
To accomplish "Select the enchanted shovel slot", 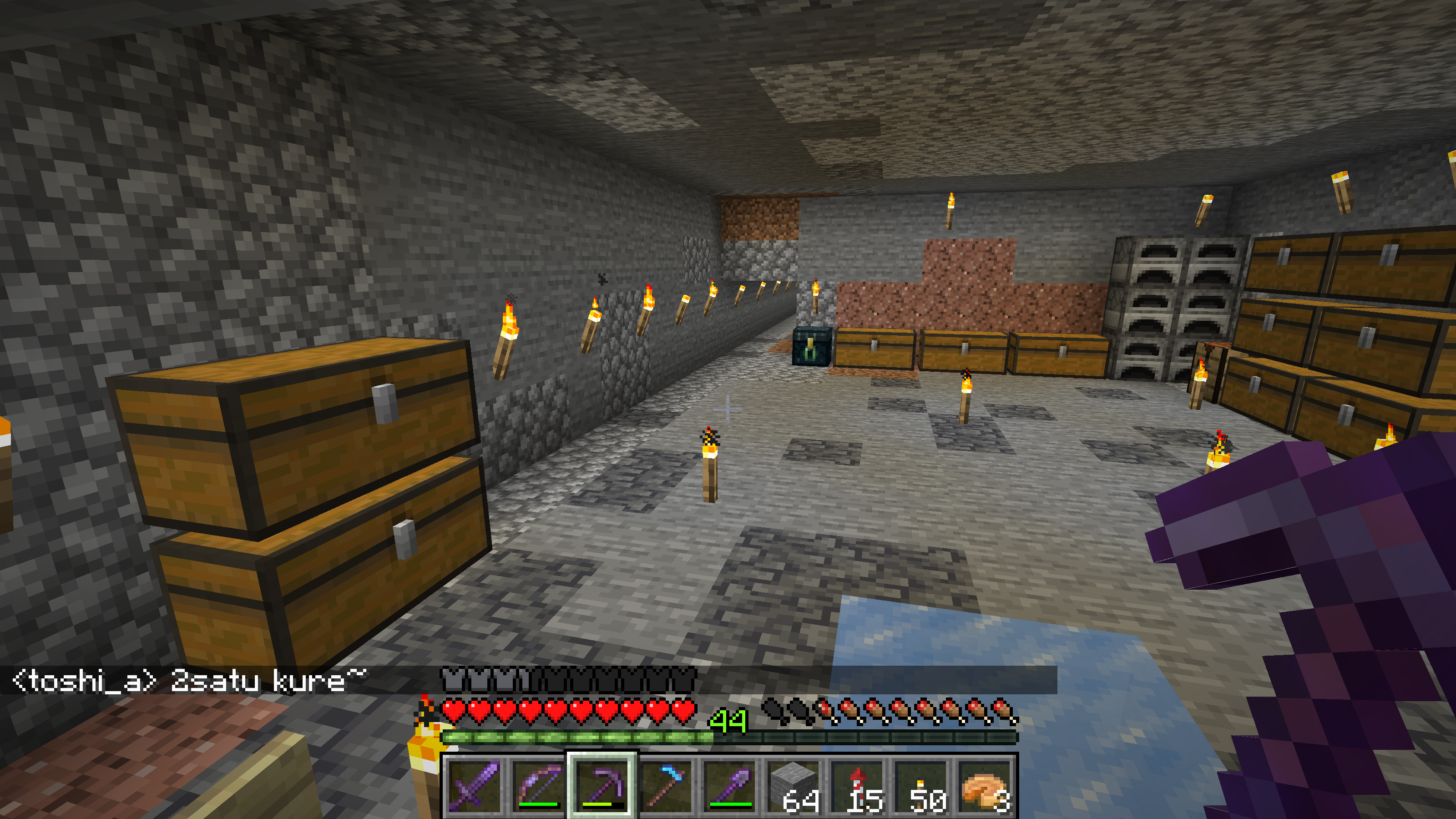I will click(x=730, y=784).
